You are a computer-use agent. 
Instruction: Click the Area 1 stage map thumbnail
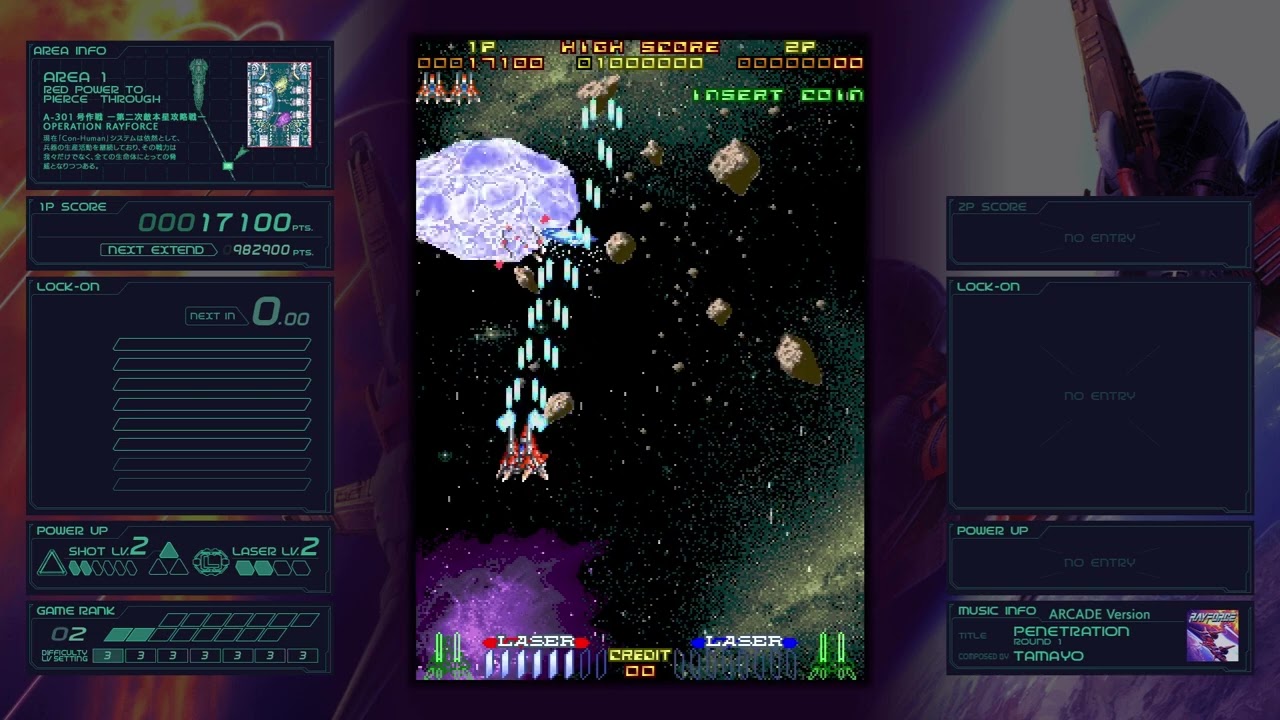click(x=279, y=104)
